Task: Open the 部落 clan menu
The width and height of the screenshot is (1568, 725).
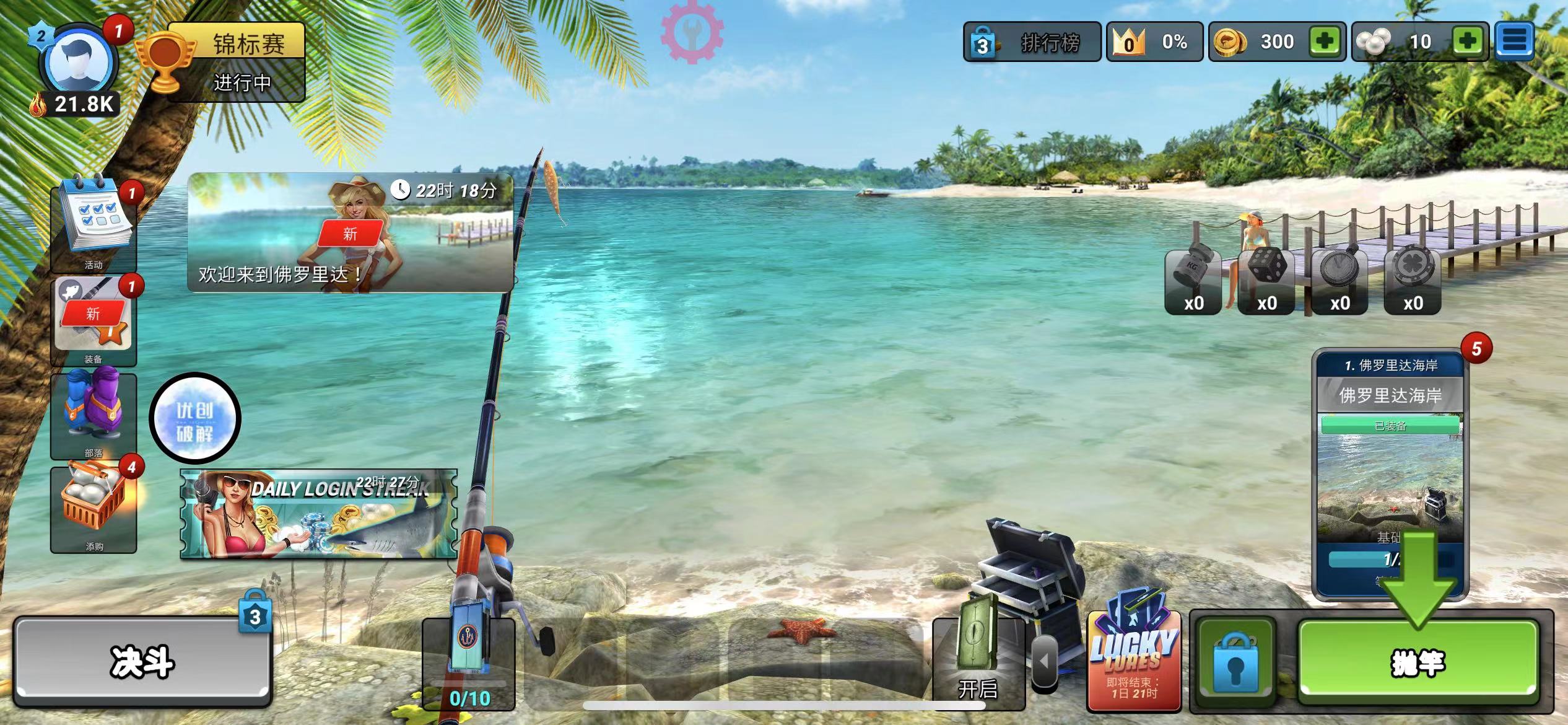Action: coord(94,414)
